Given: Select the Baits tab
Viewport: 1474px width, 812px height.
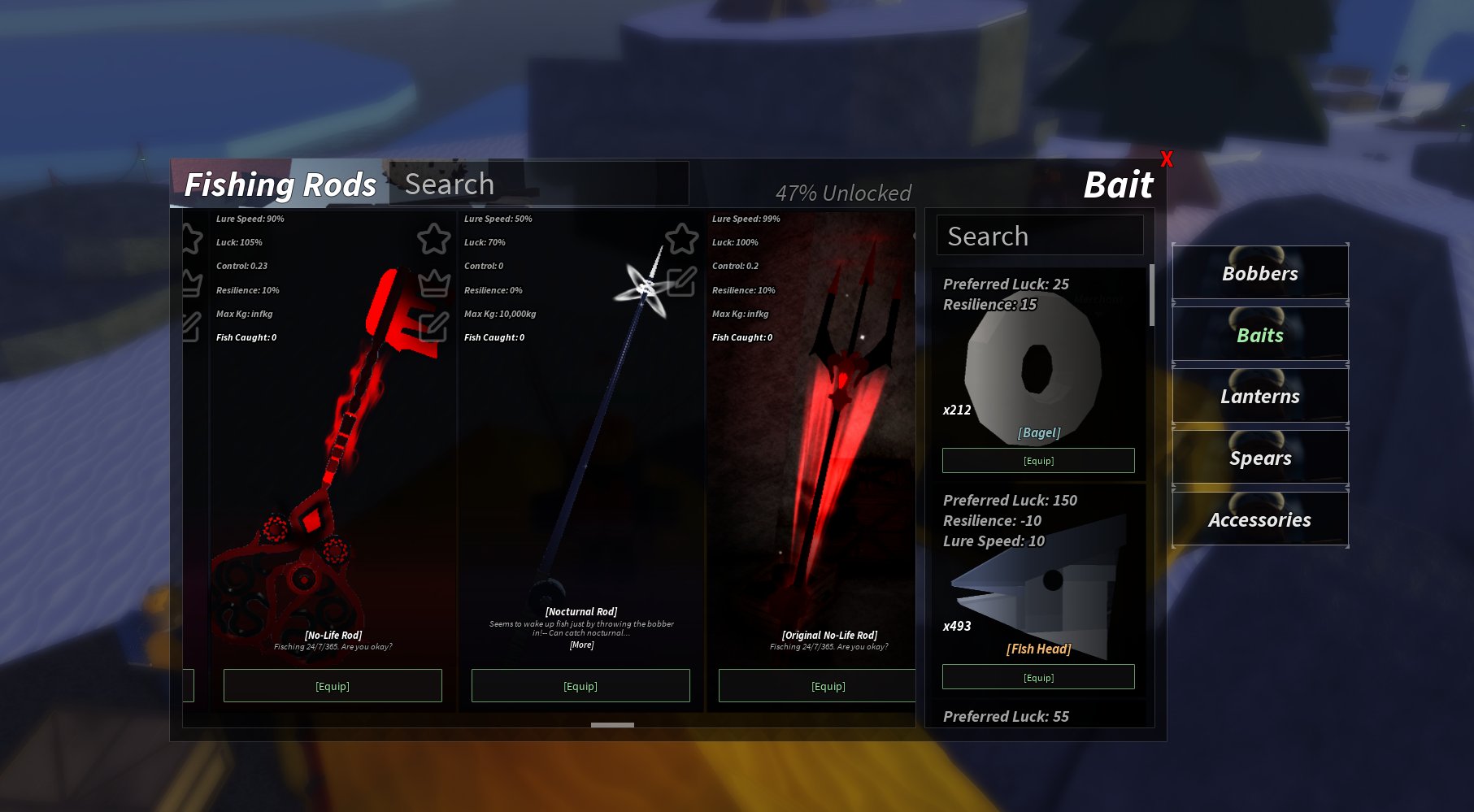Looking at the screenshot, I should [1259, 335].
